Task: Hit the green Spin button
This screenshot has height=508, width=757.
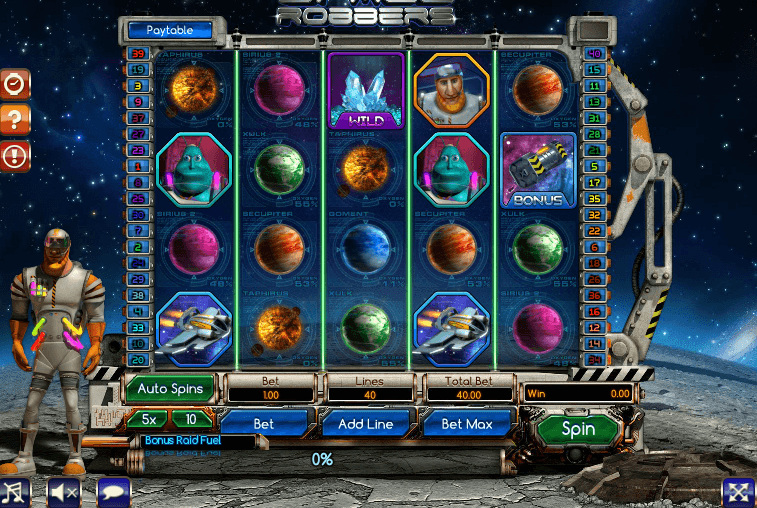Action: pos(578,430)
